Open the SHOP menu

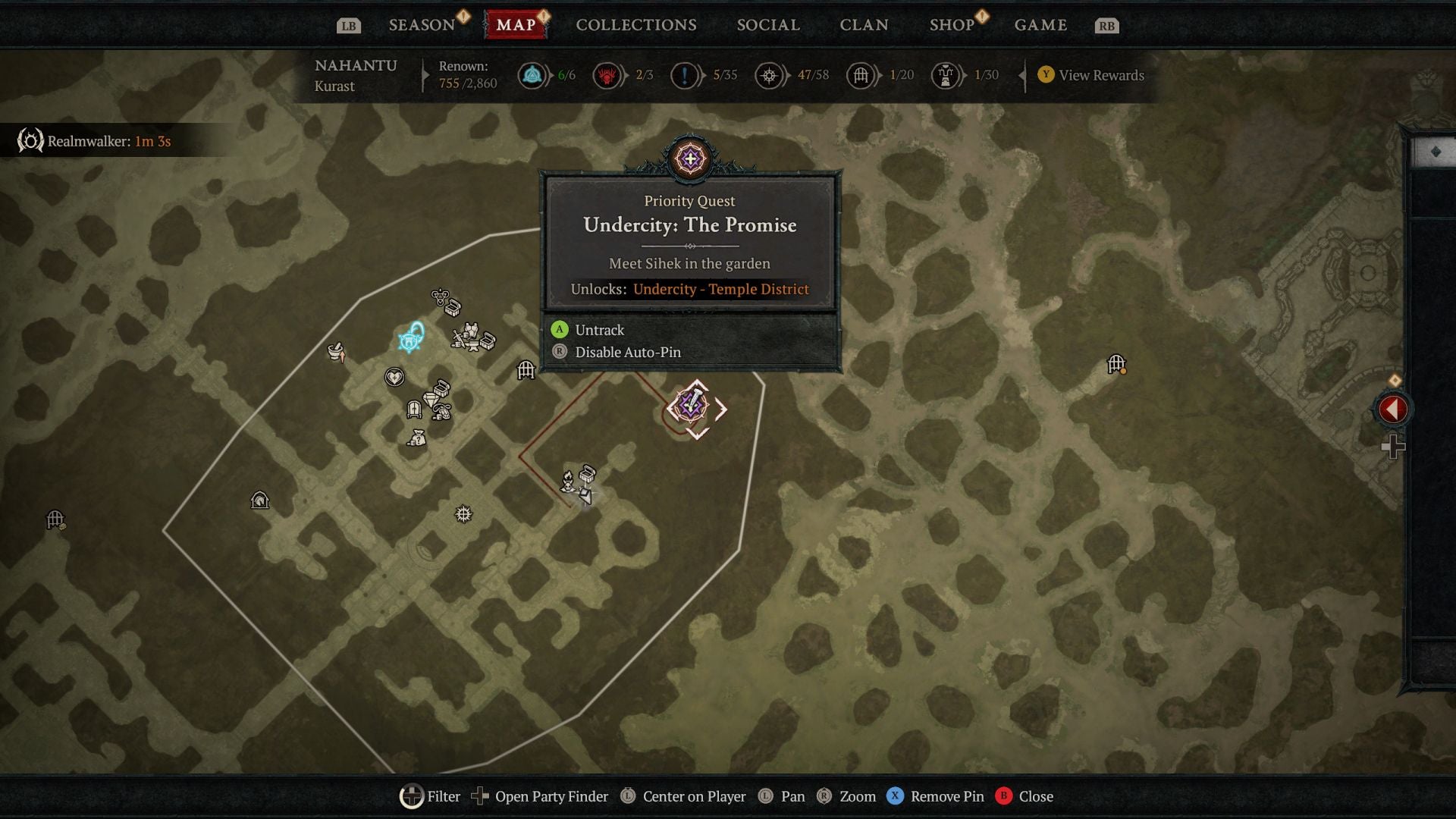coord(952,24)
